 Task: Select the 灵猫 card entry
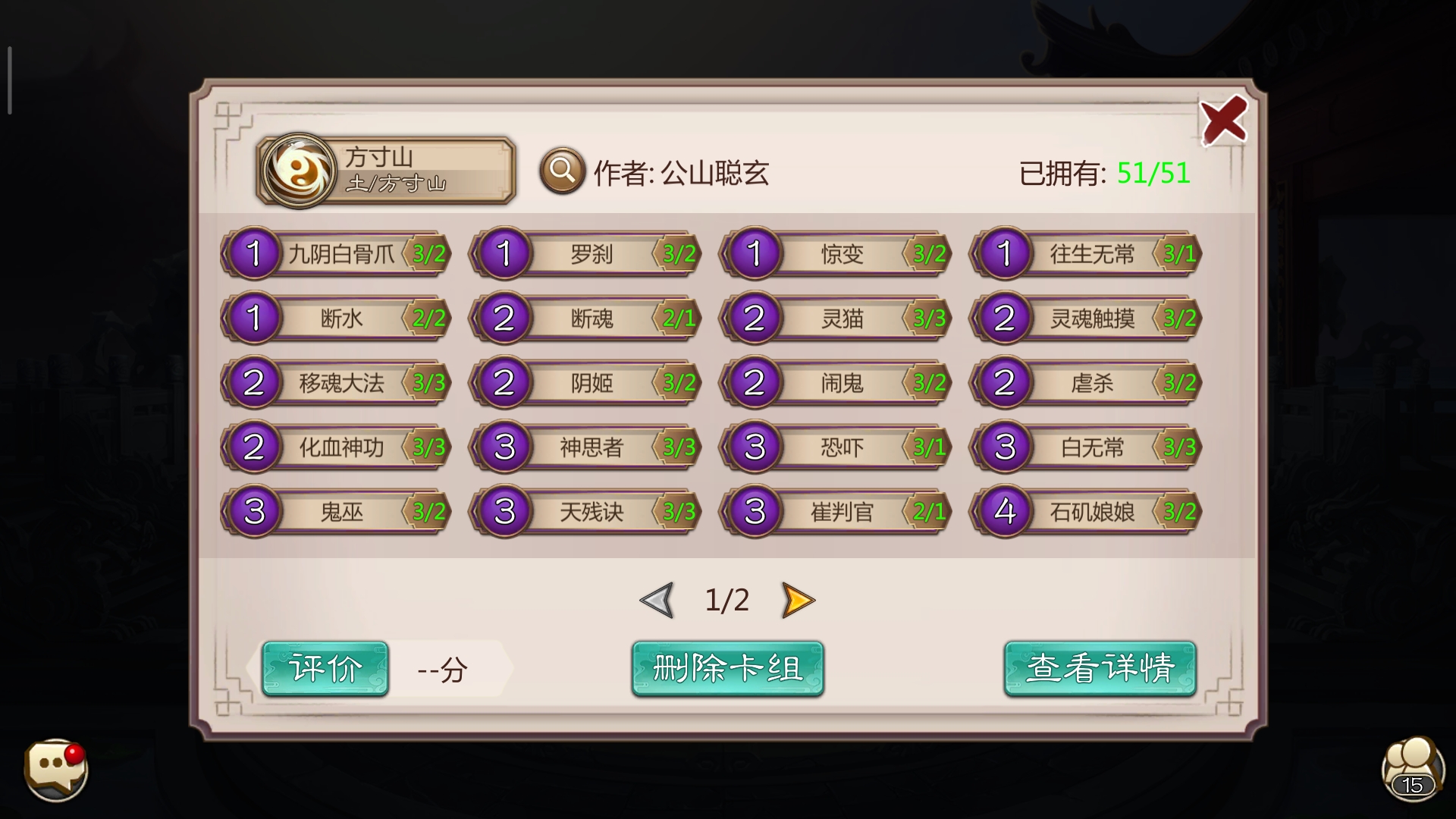click(834, 318)
